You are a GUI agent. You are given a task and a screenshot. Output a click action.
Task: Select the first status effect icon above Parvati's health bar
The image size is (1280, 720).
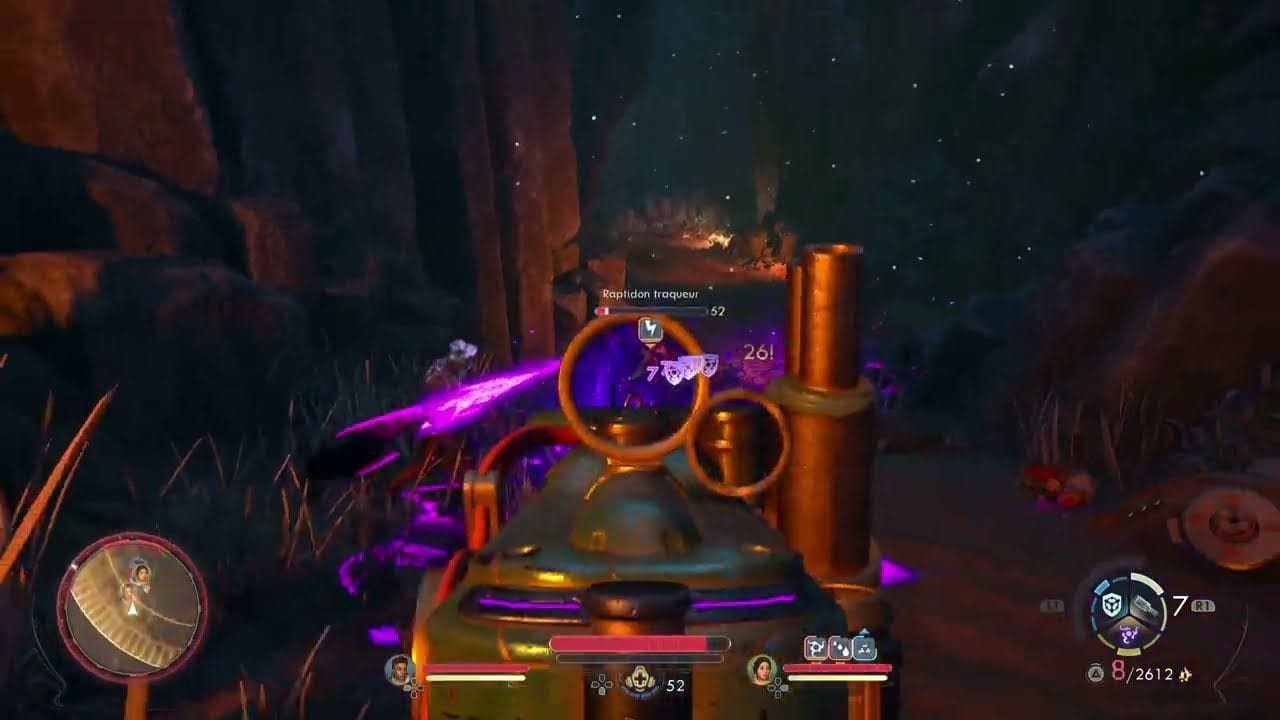click(x=817, y=647)
